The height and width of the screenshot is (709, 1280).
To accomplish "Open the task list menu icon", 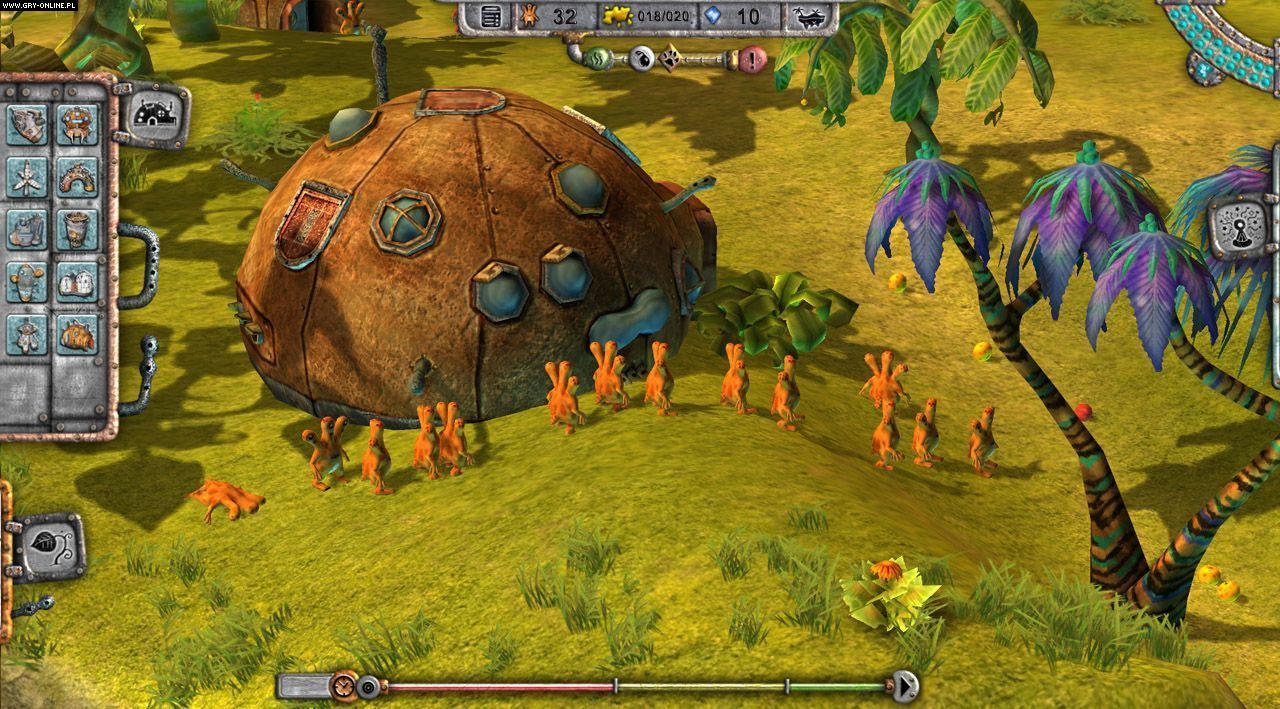I will pos(490,16).
